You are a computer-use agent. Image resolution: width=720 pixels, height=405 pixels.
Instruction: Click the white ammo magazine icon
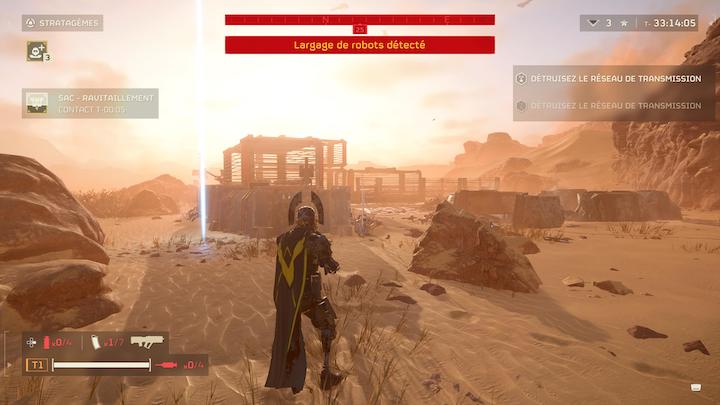click(97, 344)
